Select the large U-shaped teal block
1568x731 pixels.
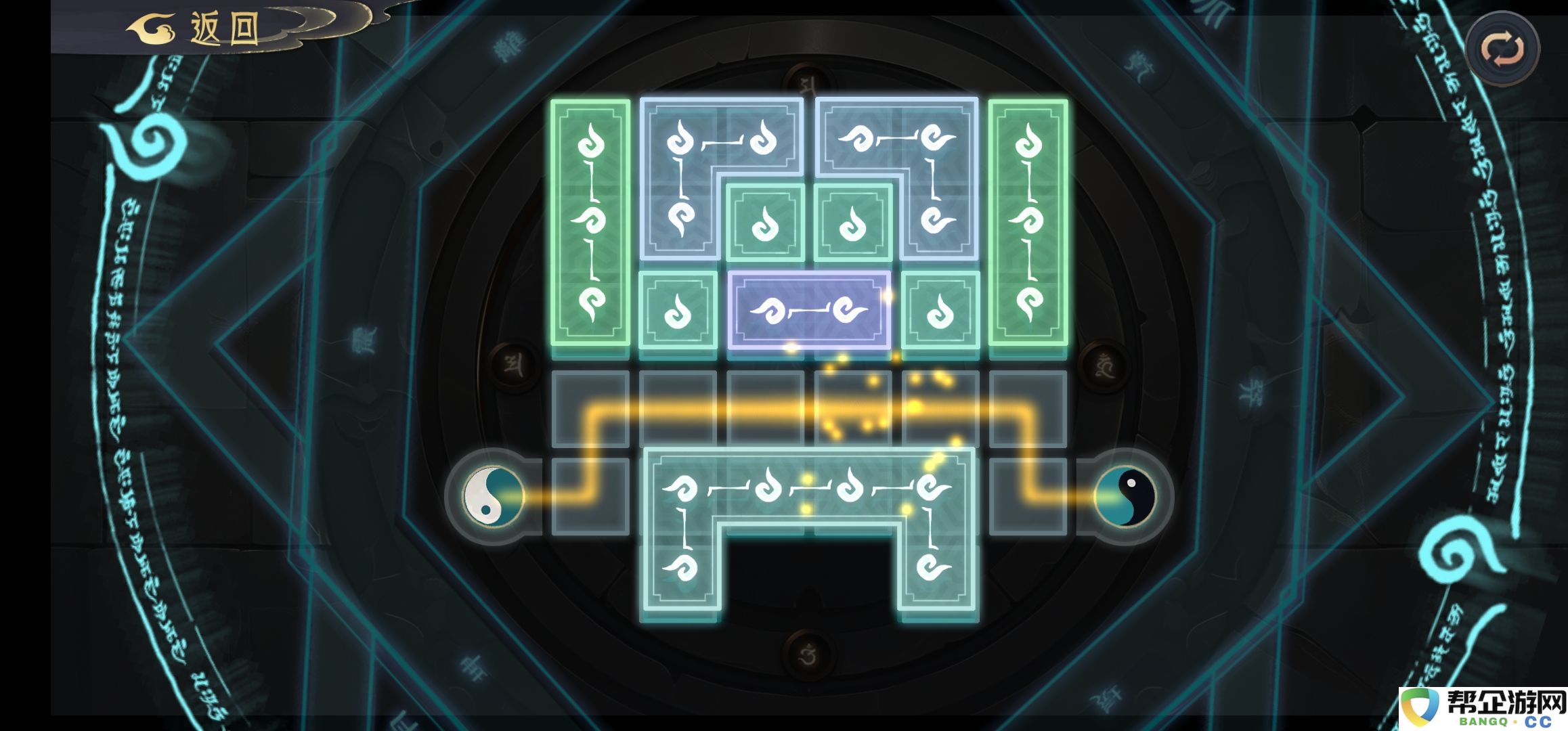click(809, 487)
